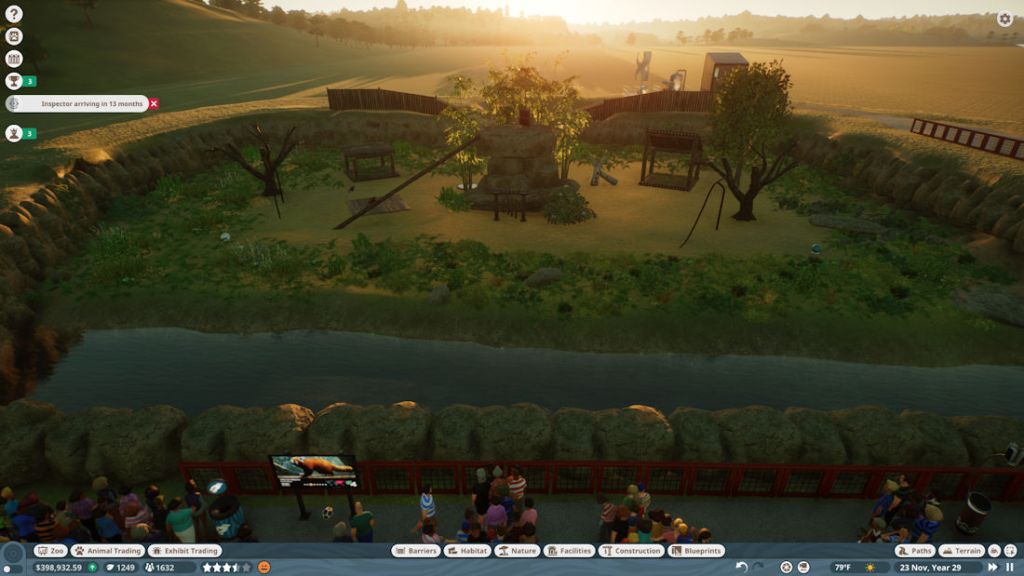Browse the Blueprints menu

pyautogui.click(x=696, y=551)
